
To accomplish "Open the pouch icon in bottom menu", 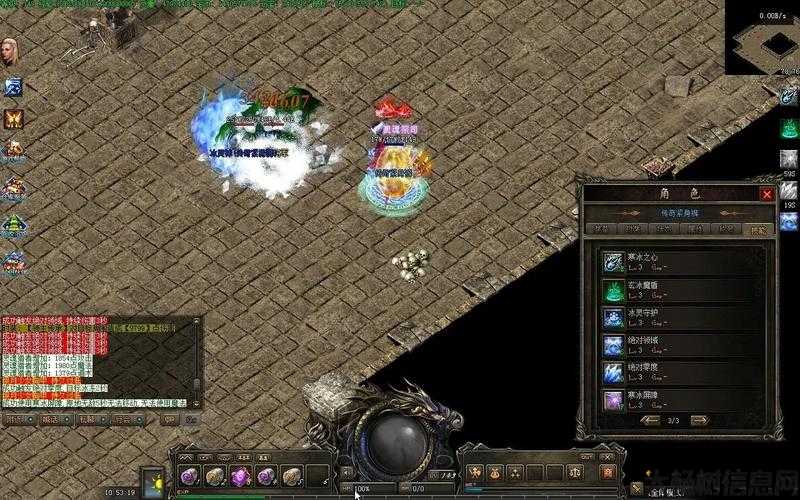I will click(498, 472).
